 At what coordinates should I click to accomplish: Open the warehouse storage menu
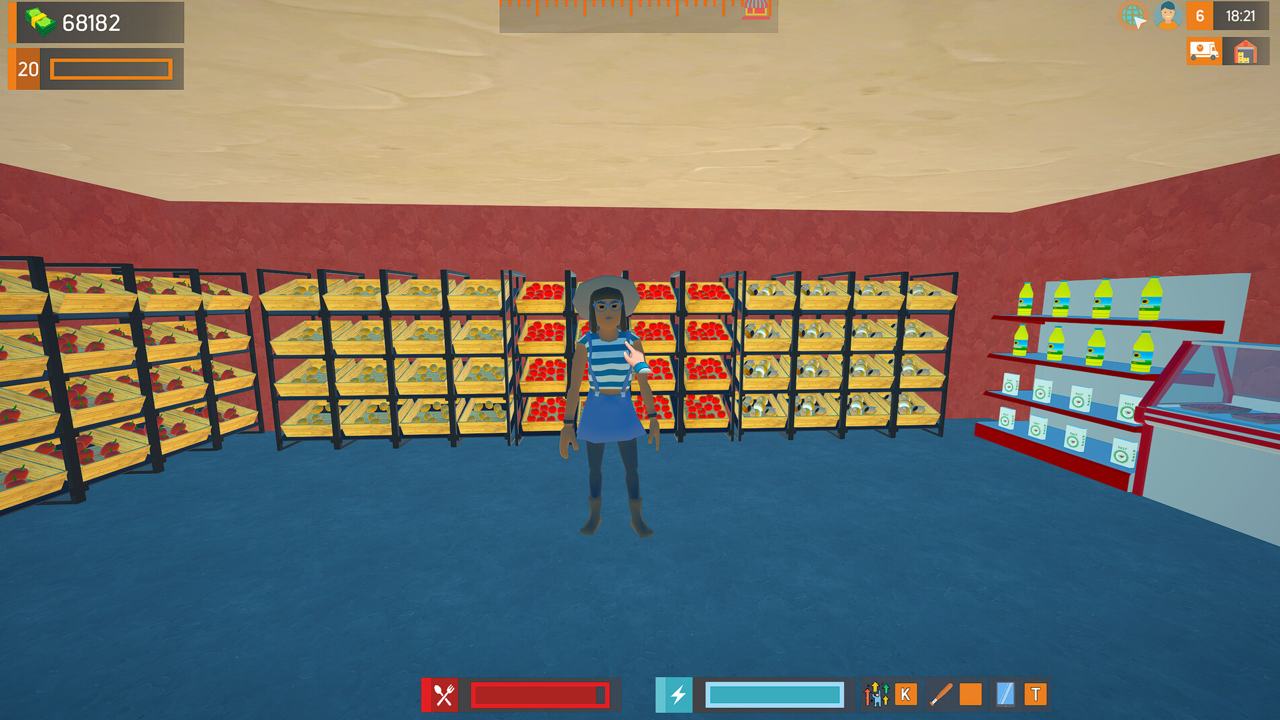[x=1245, y=50]
